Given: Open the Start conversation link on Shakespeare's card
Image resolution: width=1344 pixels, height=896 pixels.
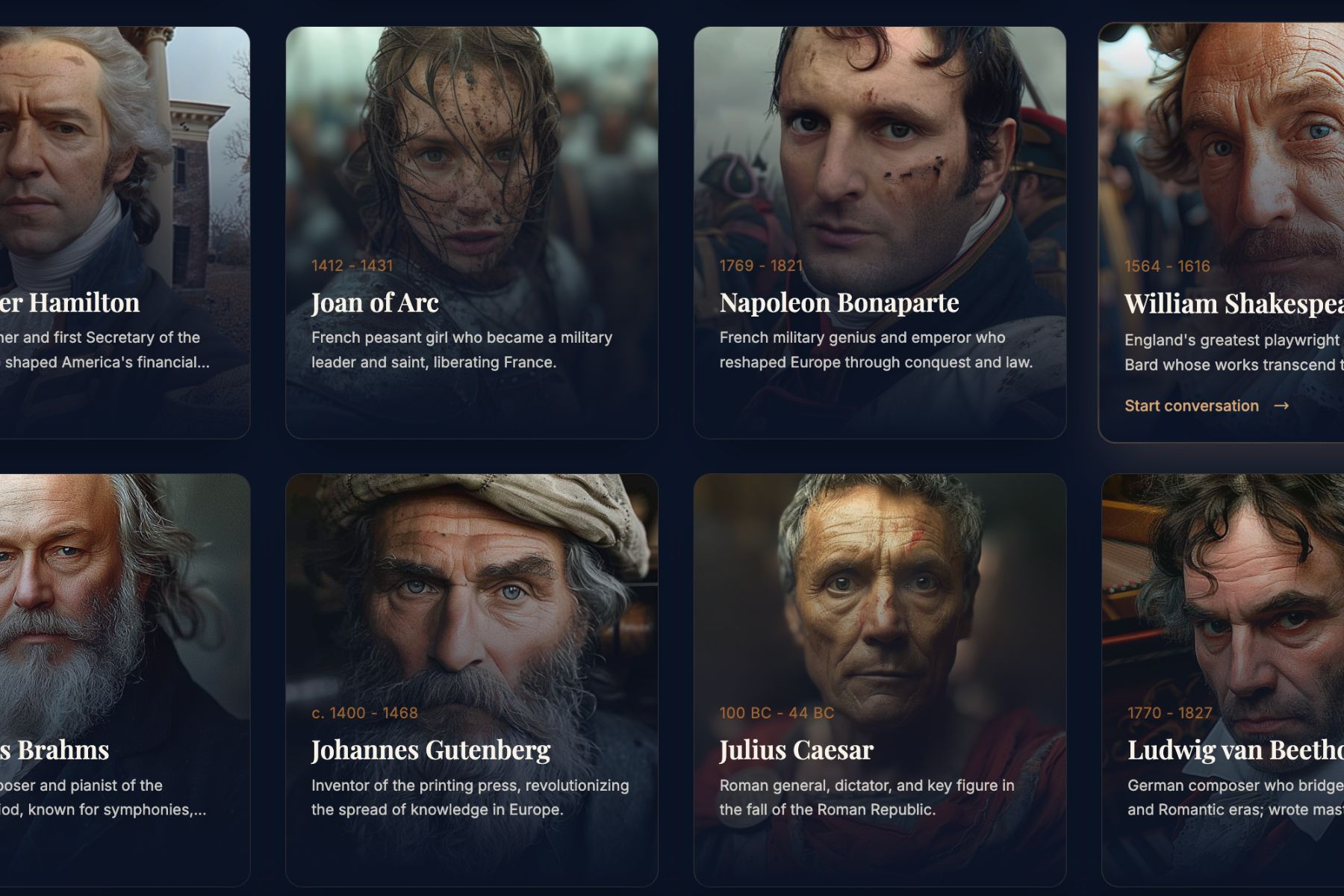Looking at the screenshot, I should coord(1193,405).
